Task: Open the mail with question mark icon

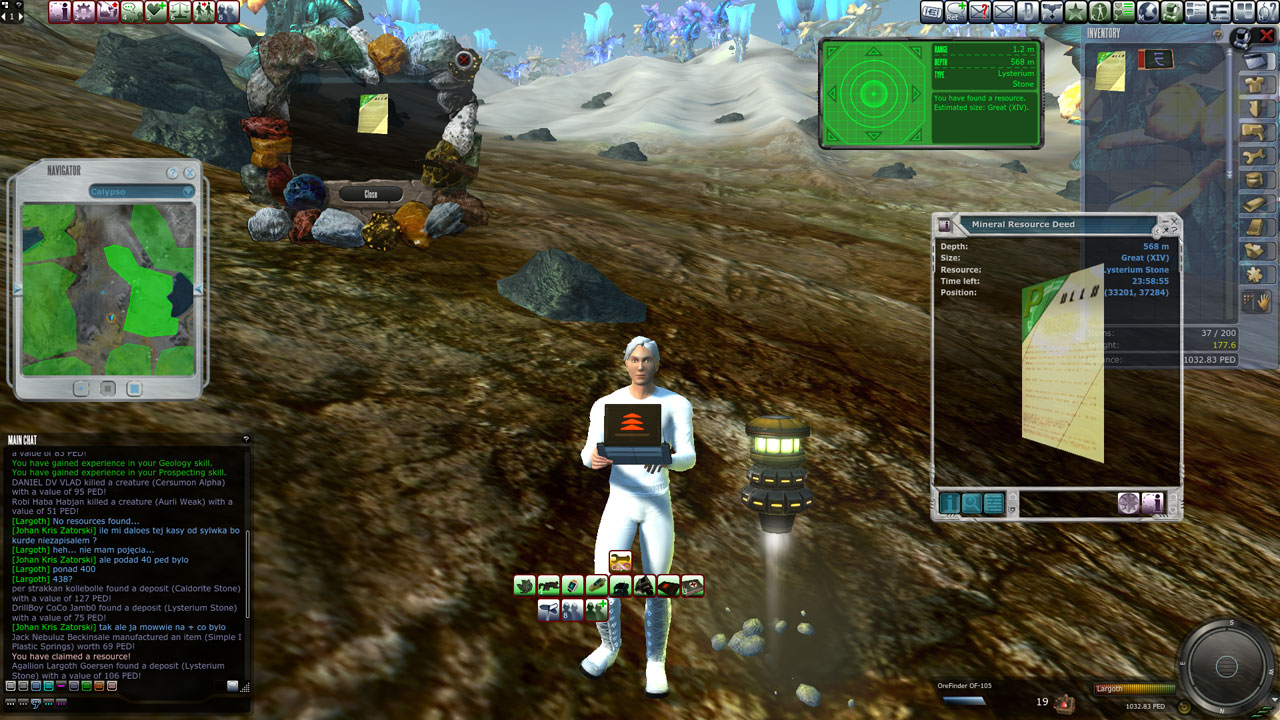Action: point(980,12)
